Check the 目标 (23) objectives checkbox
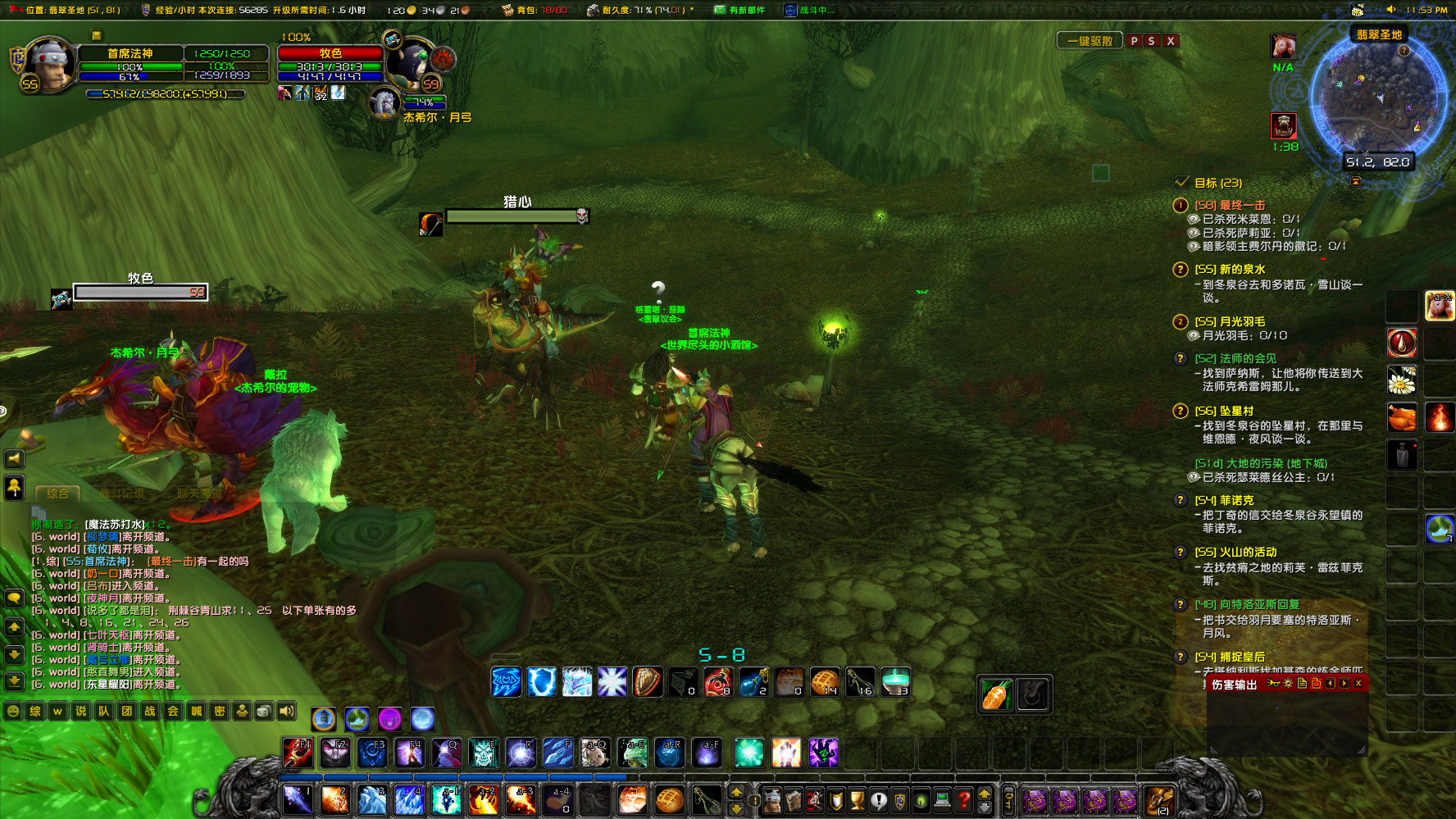This screenshot has height=819, width=1456. point(1181,183)
